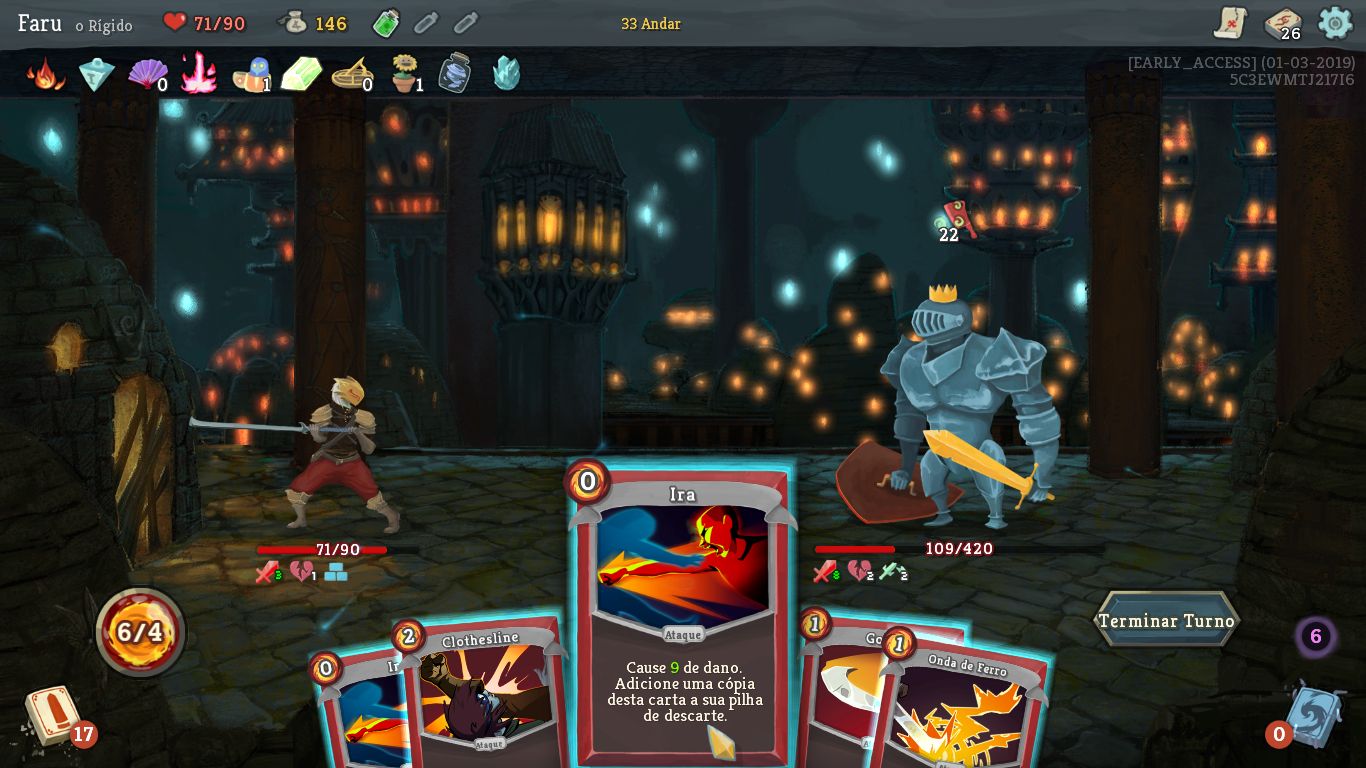Click the energy orb showing 6/4
The image size is (1366, 768).
pos(140,630)
